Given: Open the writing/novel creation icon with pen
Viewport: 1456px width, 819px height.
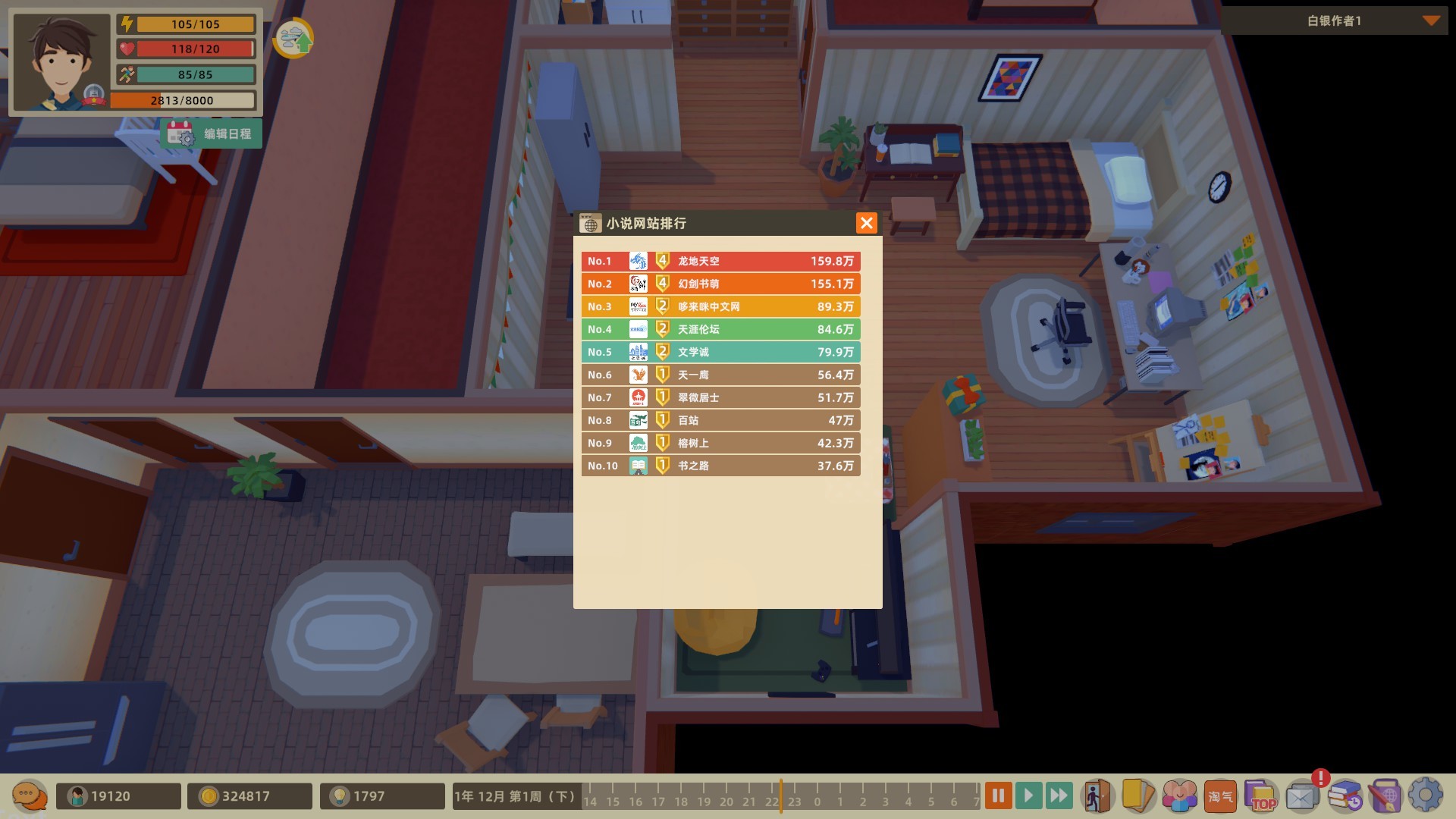Looking at the screenshot, I should (1385, 795).
